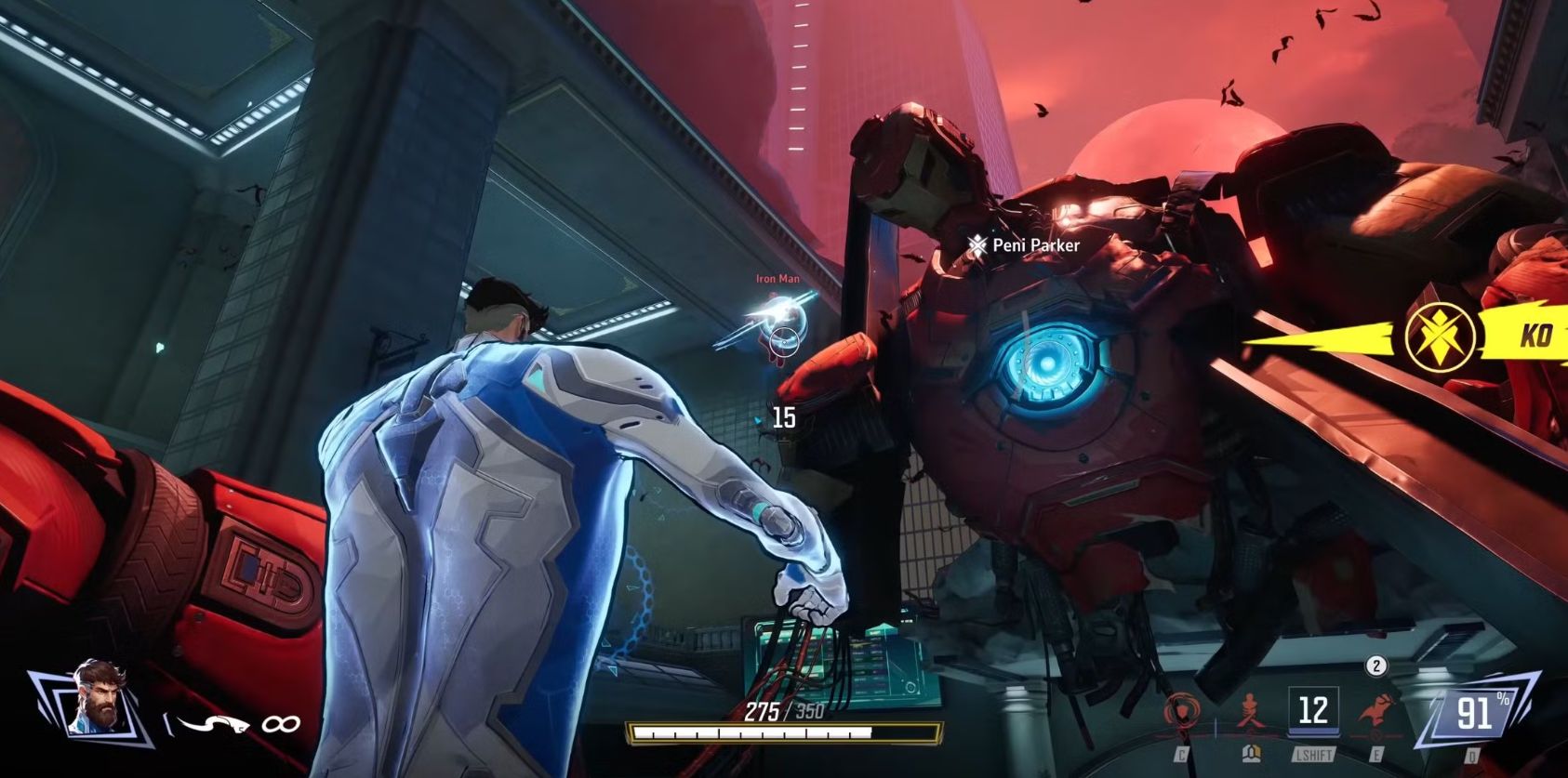Viewport: 1568px width, 778px height.
Task: Activate the red shield swirl ability
Action: point(1182,714)
